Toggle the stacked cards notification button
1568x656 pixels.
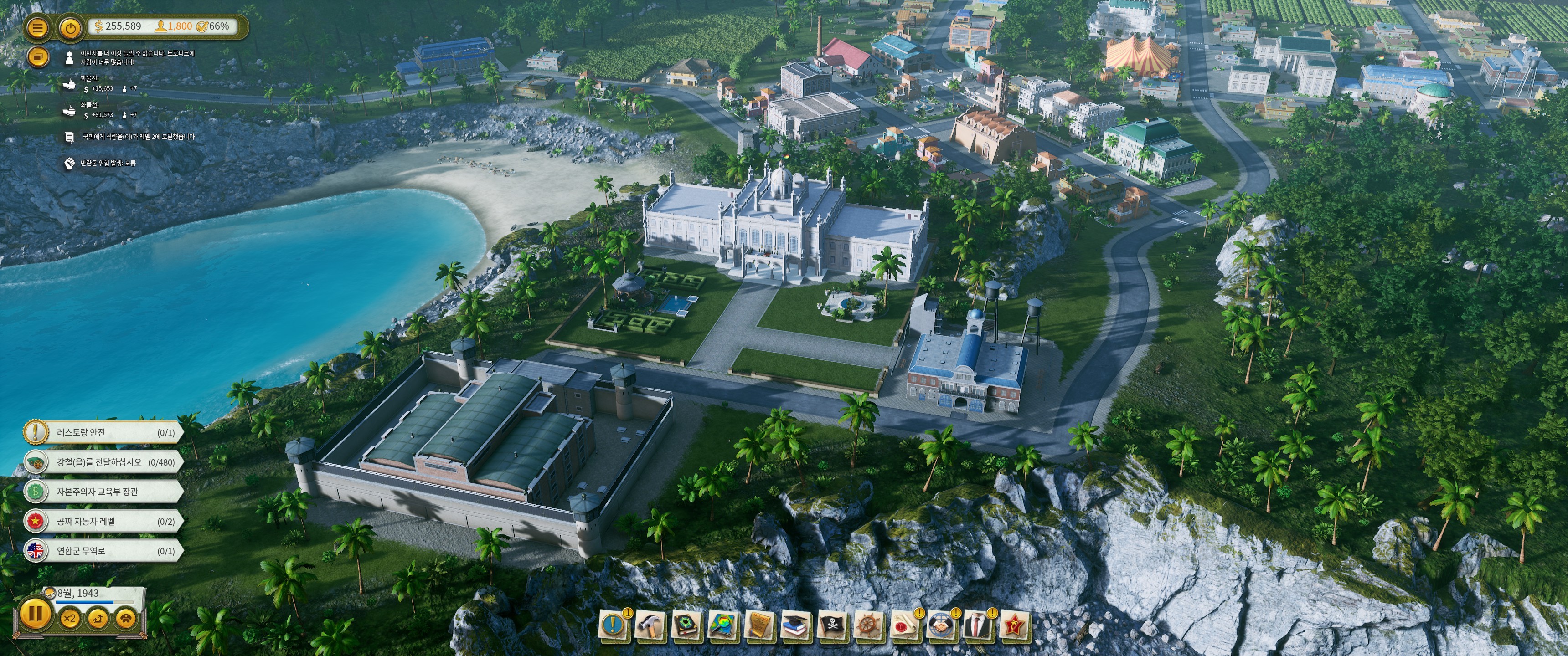[38, 57]
